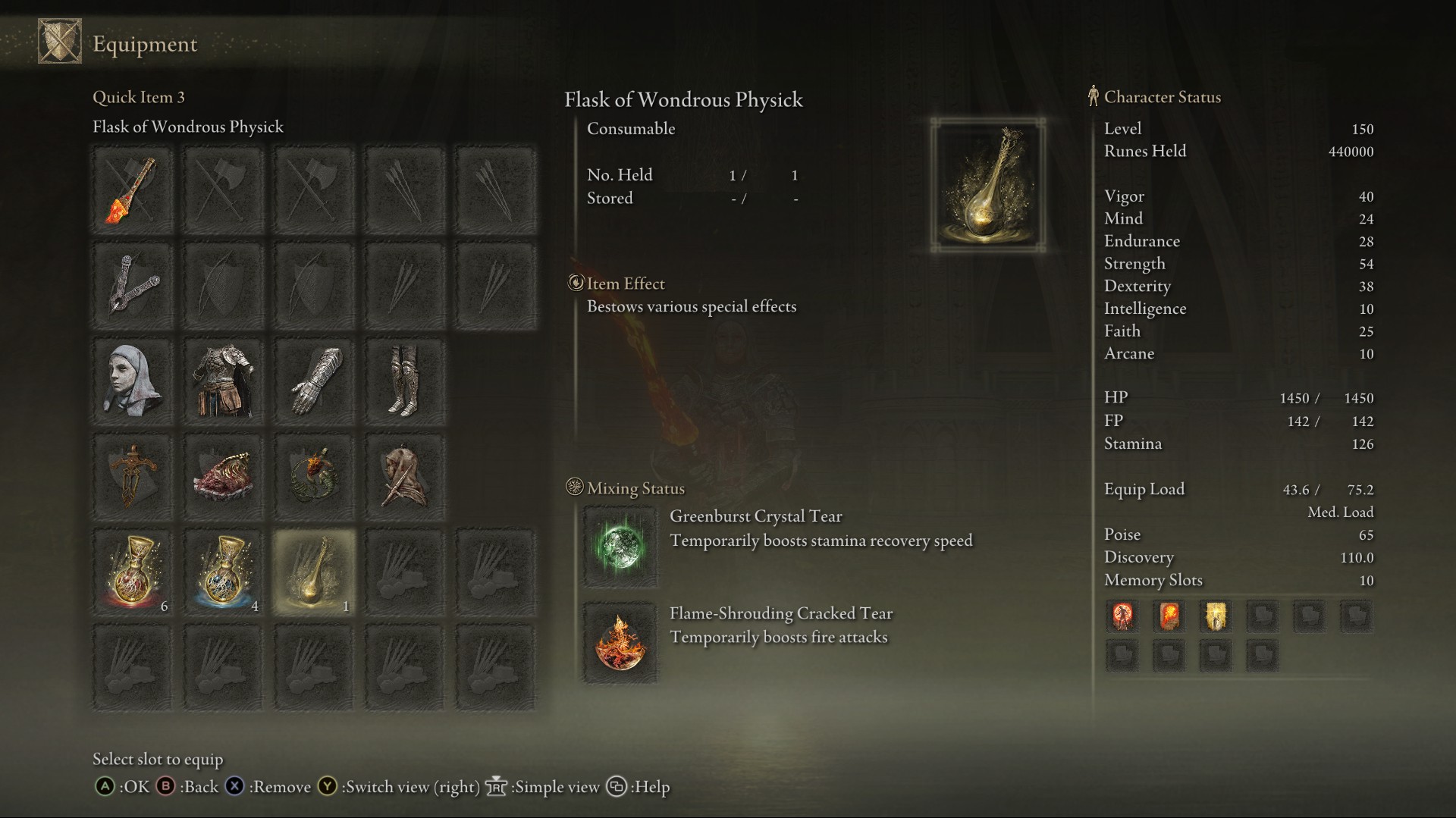The width and height of the screenshot is (1456, 818).
Task: Click the Character Status figure icon
Action: (1092, 96)
